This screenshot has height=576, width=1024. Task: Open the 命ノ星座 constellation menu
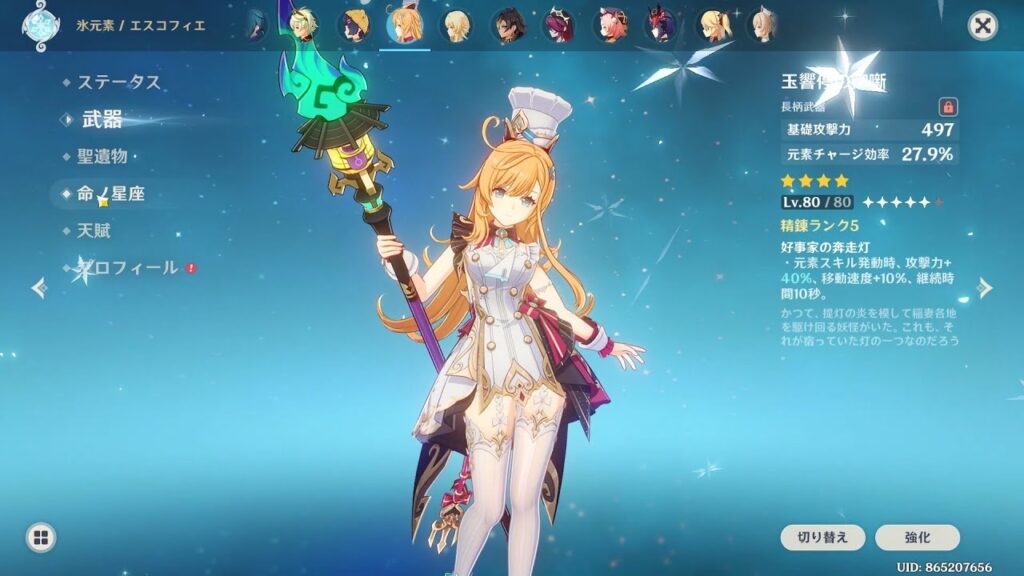[110, 194]
